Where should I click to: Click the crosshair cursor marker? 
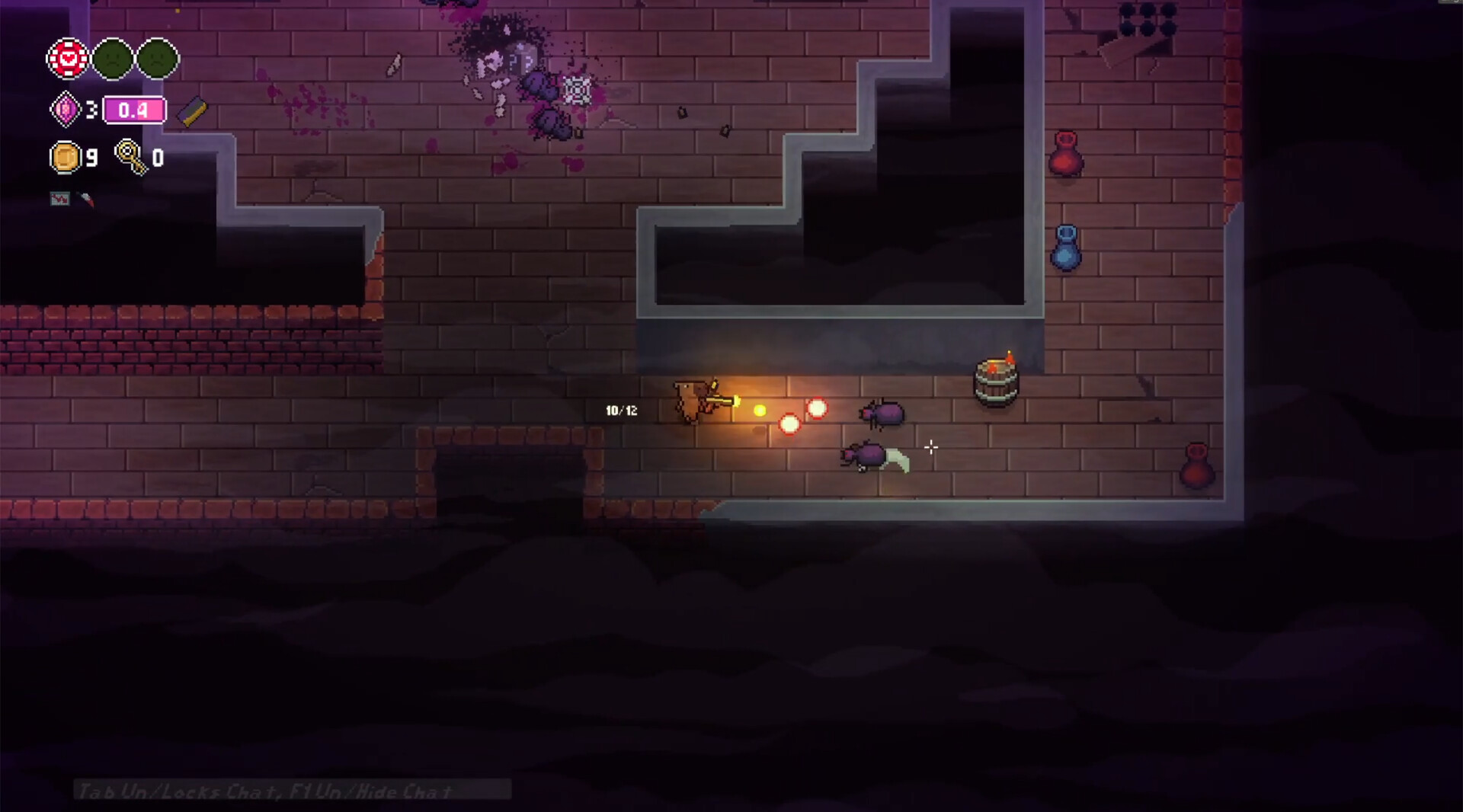point(932,449)
